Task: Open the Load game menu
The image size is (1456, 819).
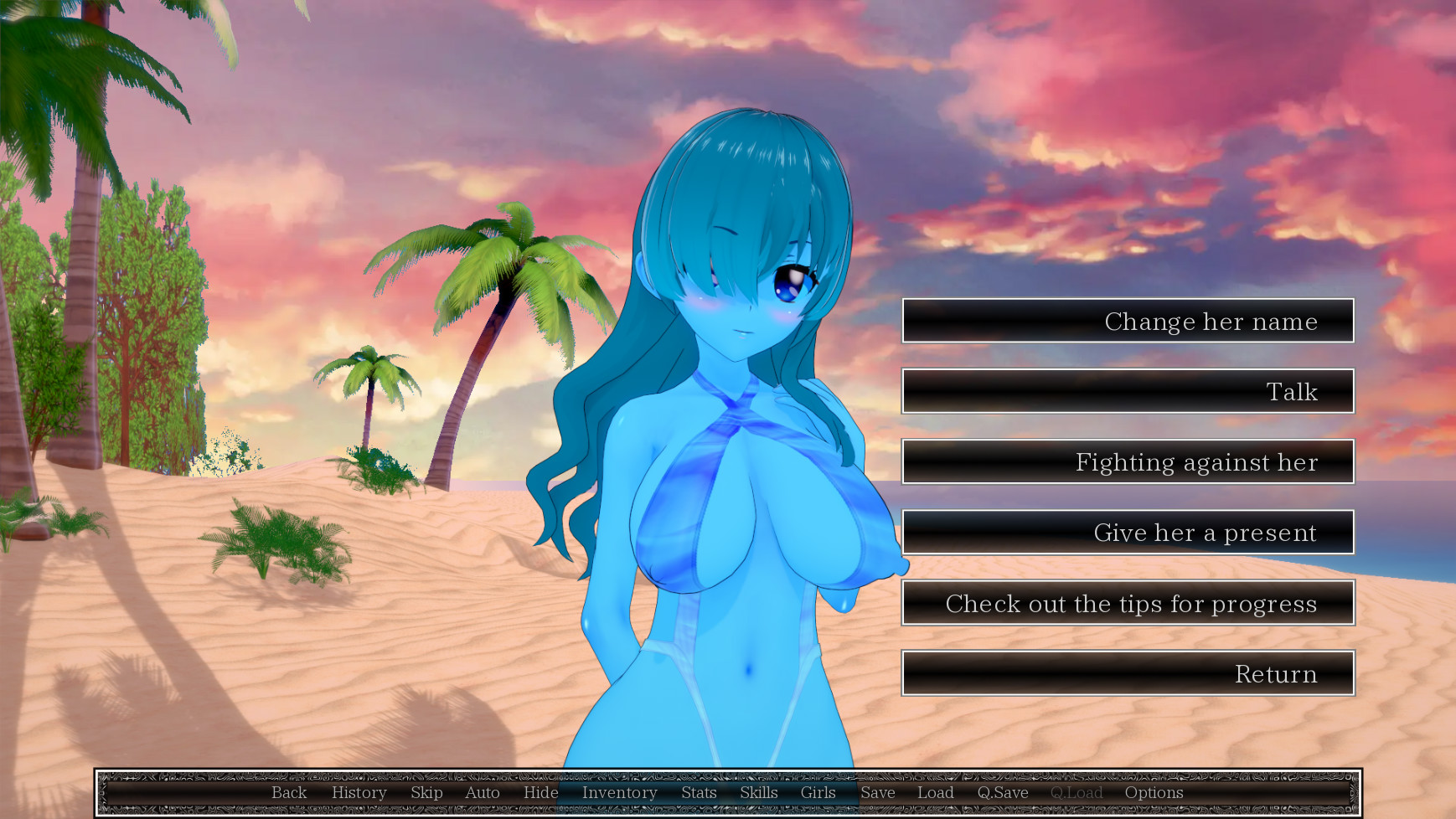Action: 936,793
